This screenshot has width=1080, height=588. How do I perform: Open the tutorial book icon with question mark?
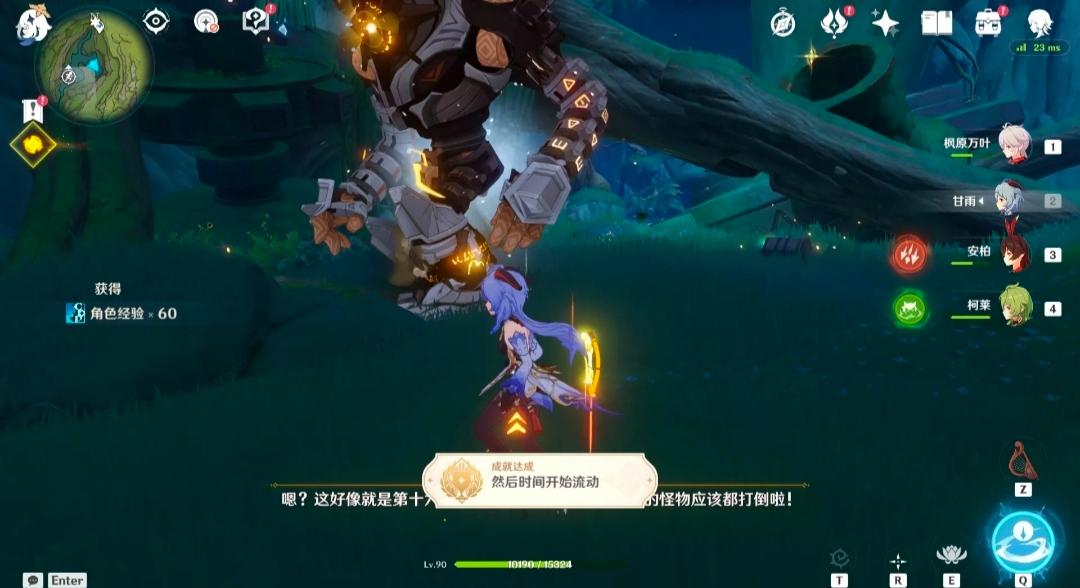pyautogui.click(x=257, y=21)
